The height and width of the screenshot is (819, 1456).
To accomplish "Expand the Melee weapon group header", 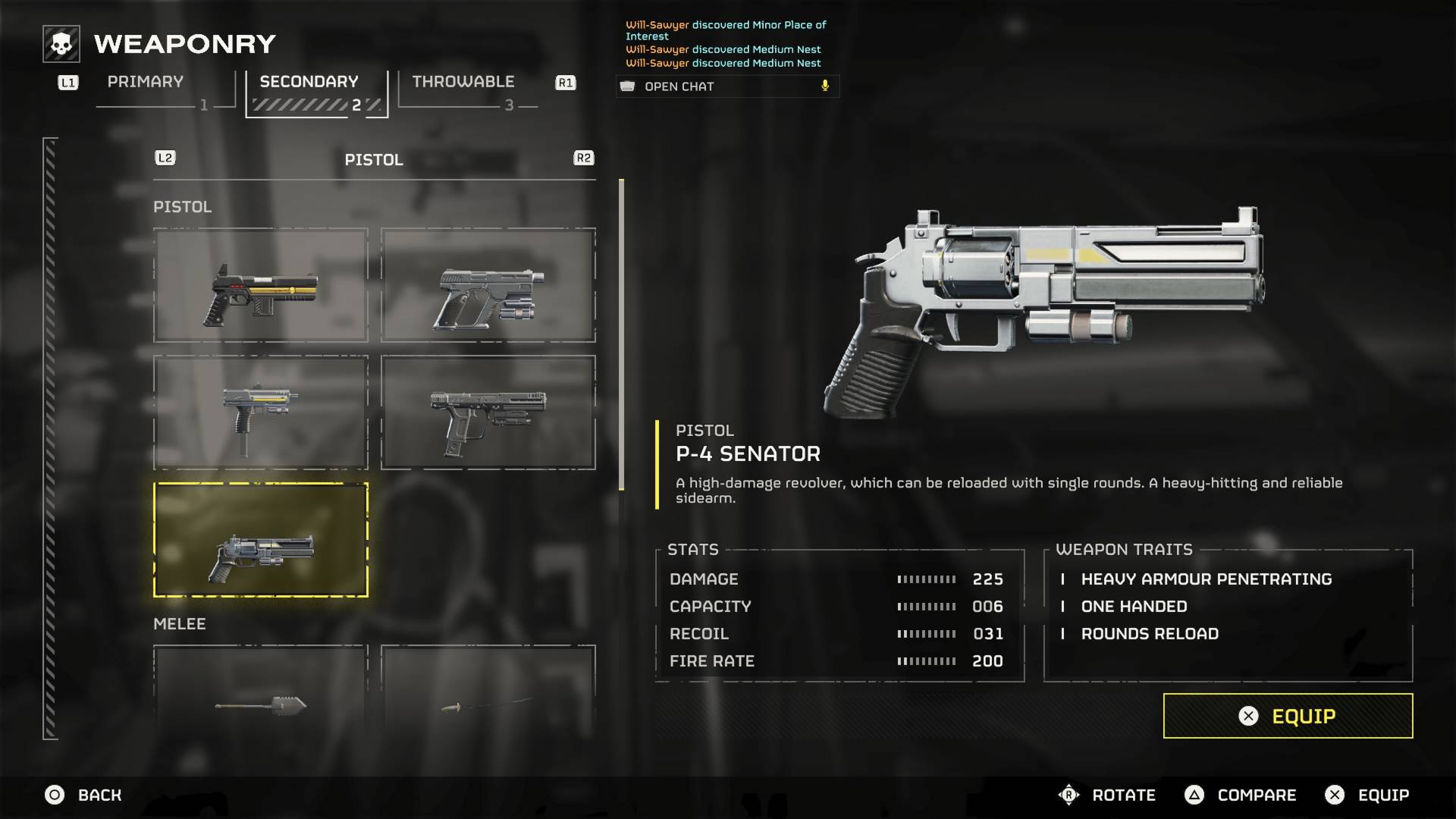I will tap(179, 624).
